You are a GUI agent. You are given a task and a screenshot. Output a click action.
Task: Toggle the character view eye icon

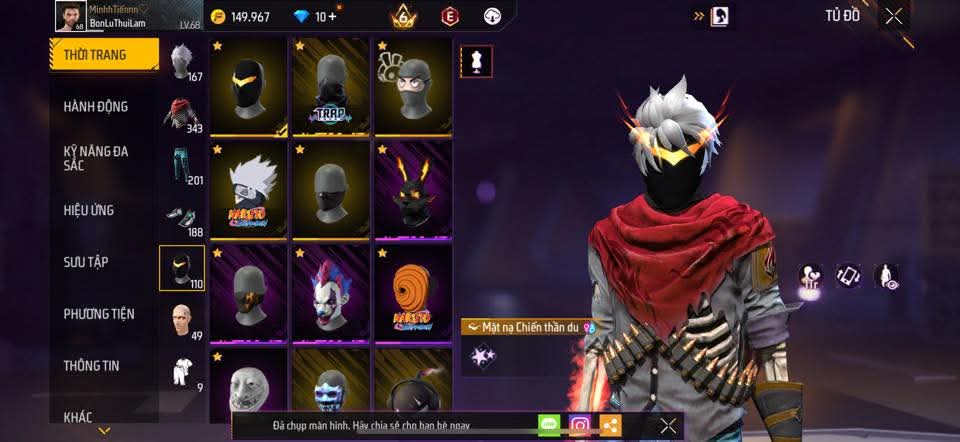[x=885, y=277]
